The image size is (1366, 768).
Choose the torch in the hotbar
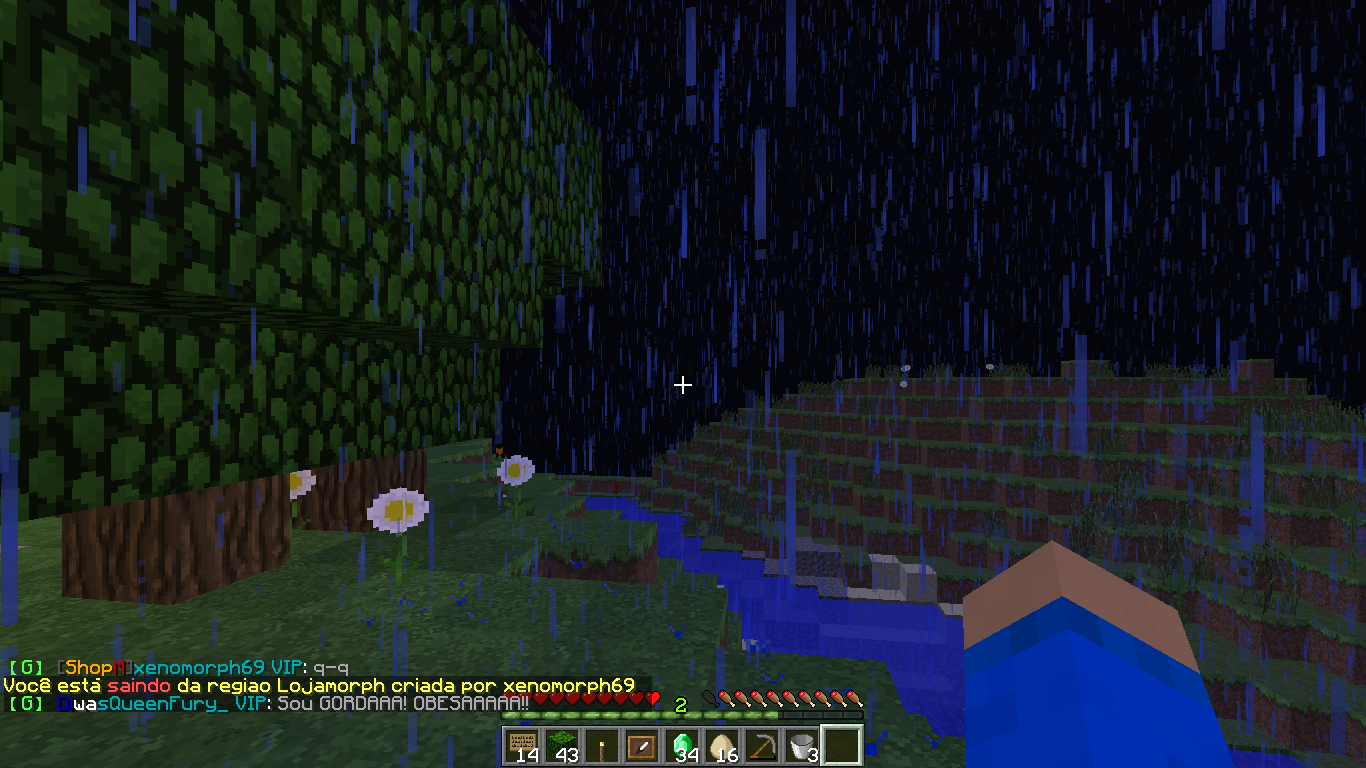coord(602,745)
